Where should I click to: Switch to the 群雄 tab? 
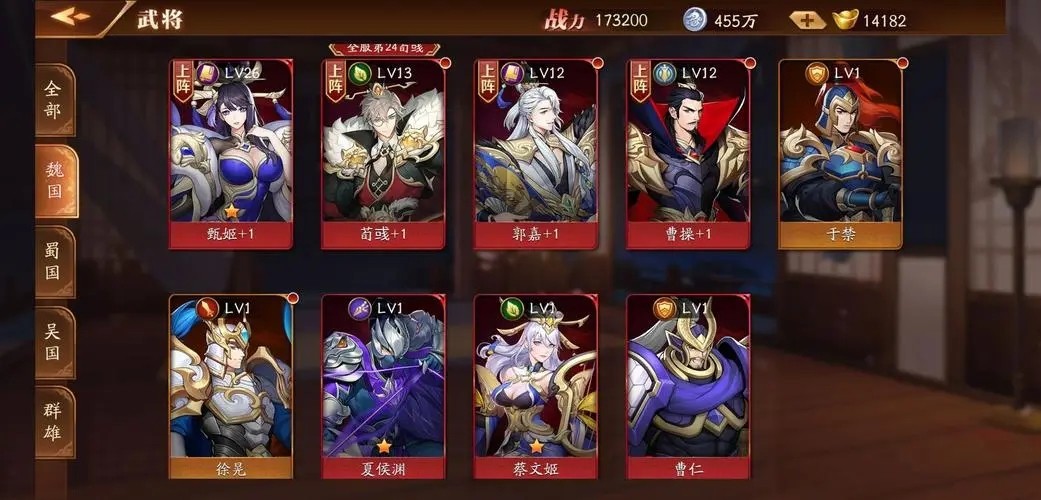coord(55,422)
